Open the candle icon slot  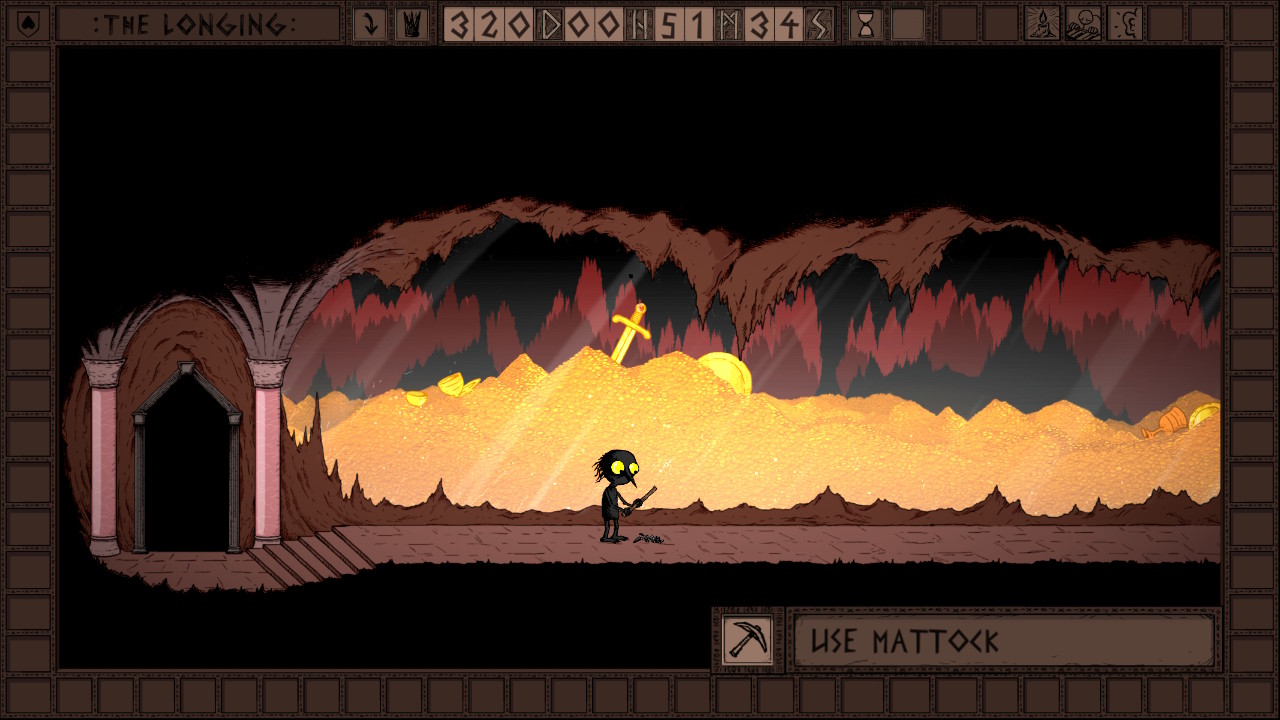pyautogui.click(x=1043, y=24)
